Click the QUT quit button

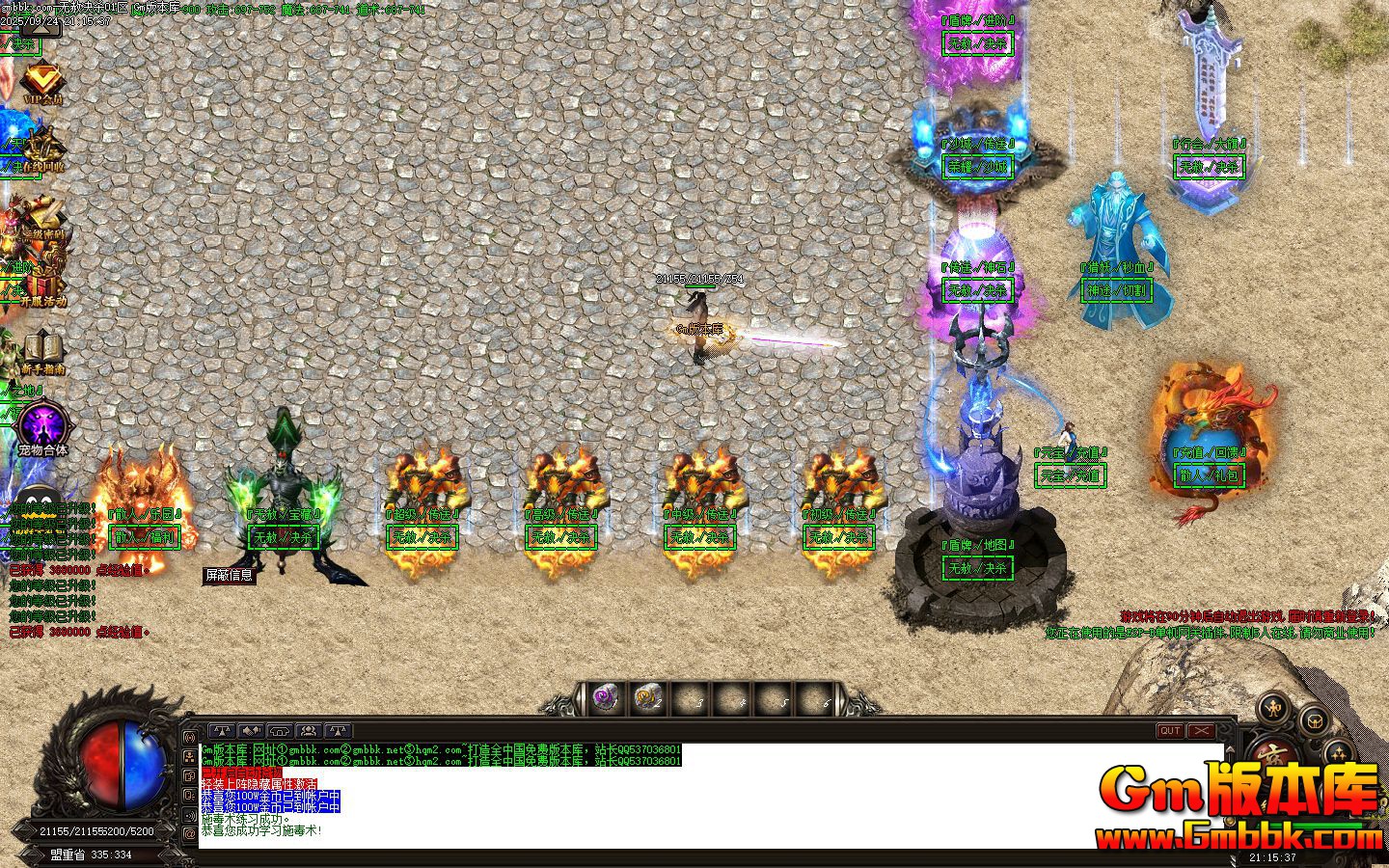point(1169,731)
